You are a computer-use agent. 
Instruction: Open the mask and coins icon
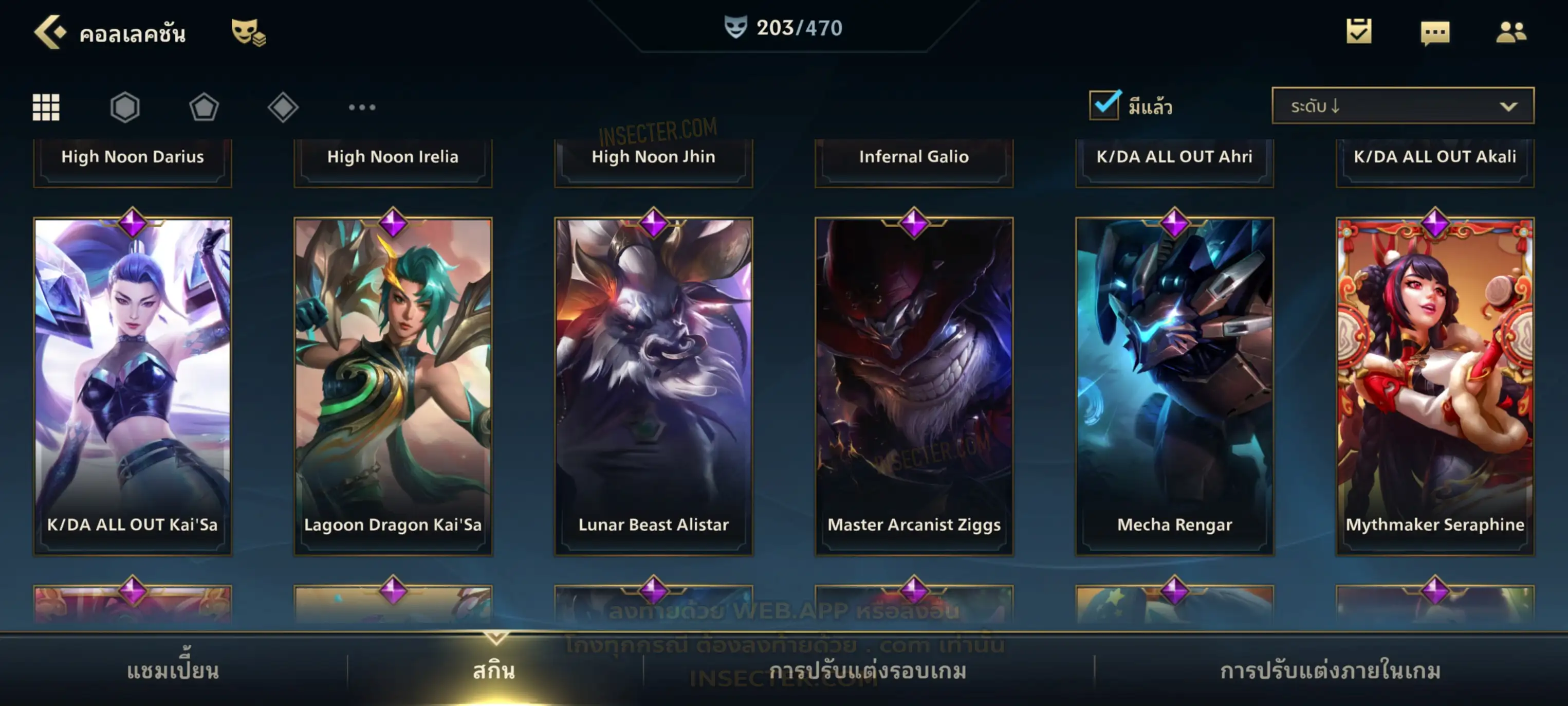[x=248, y=32]
